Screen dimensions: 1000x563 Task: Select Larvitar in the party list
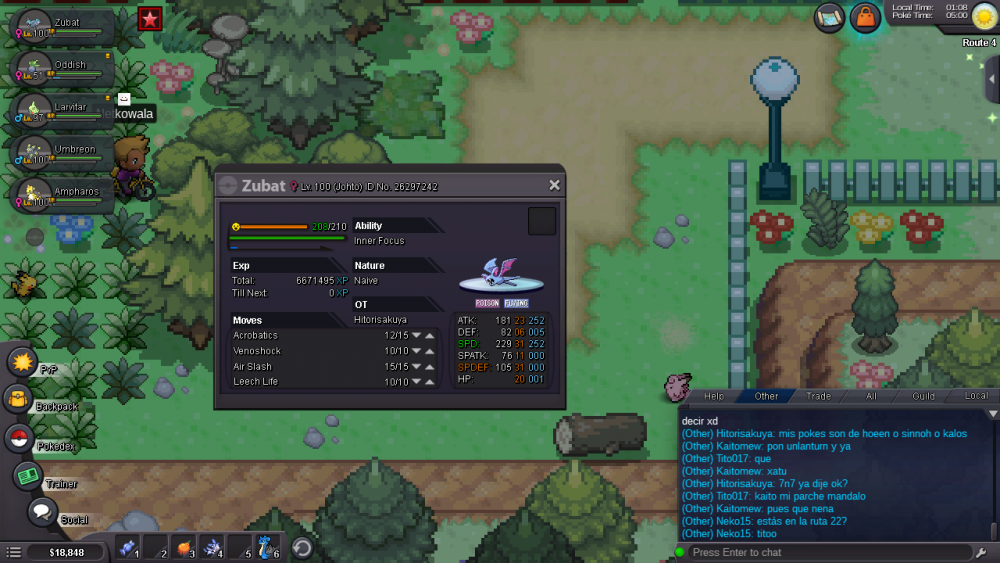60,108
